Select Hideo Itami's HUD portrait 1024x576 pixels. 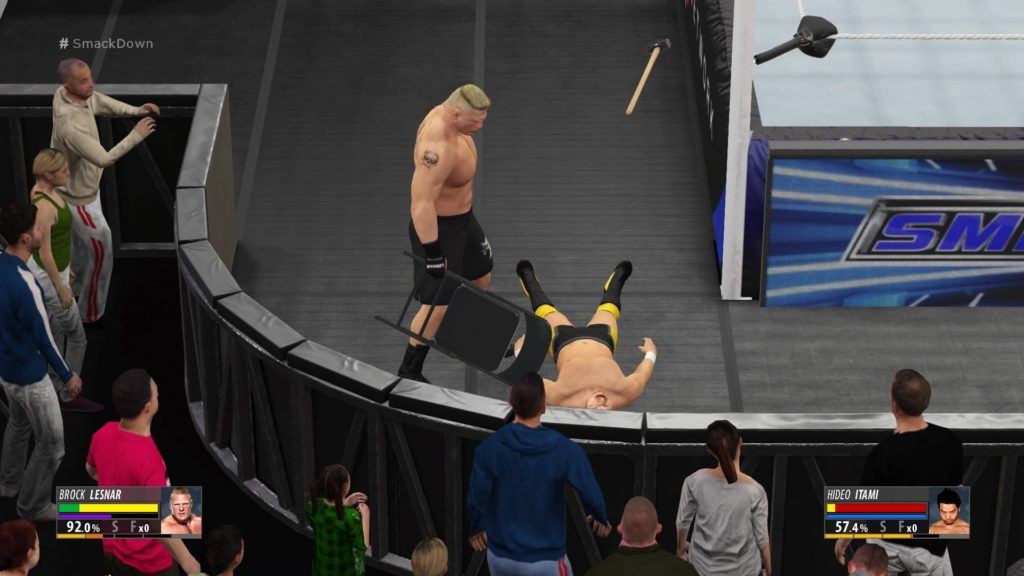point(948,511)
